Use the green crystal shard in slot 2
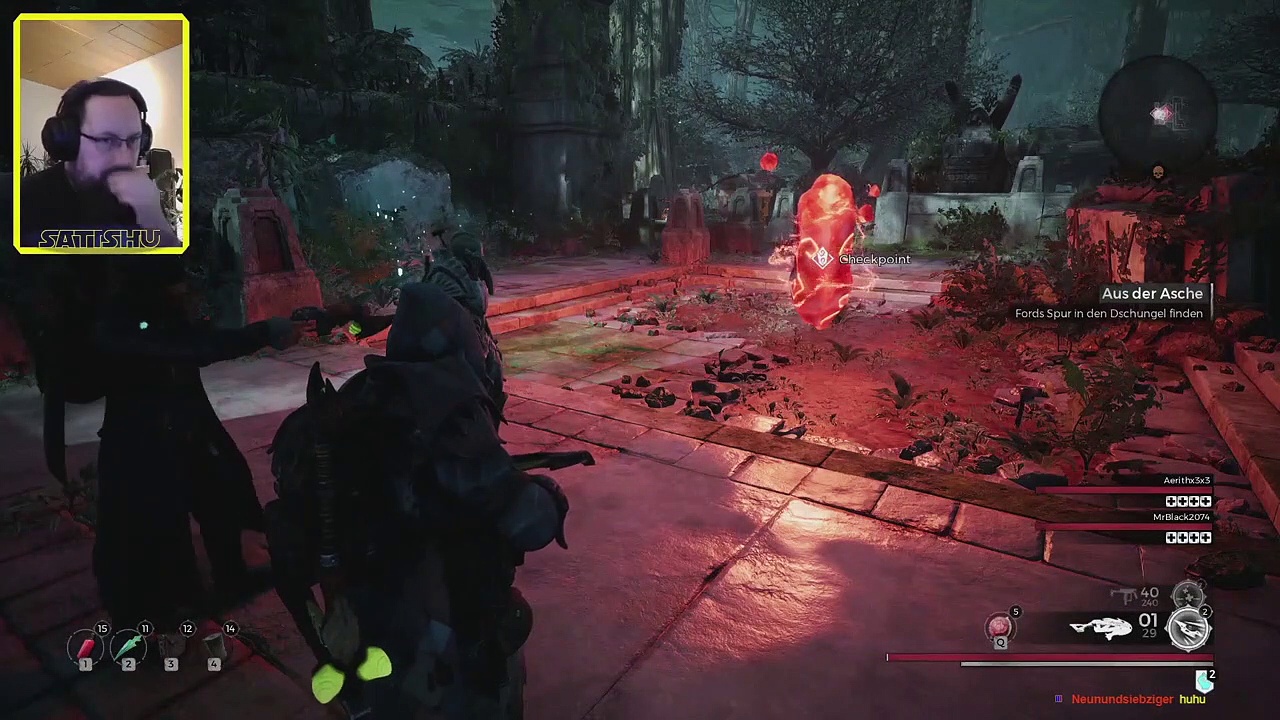 tap(129, 647)
